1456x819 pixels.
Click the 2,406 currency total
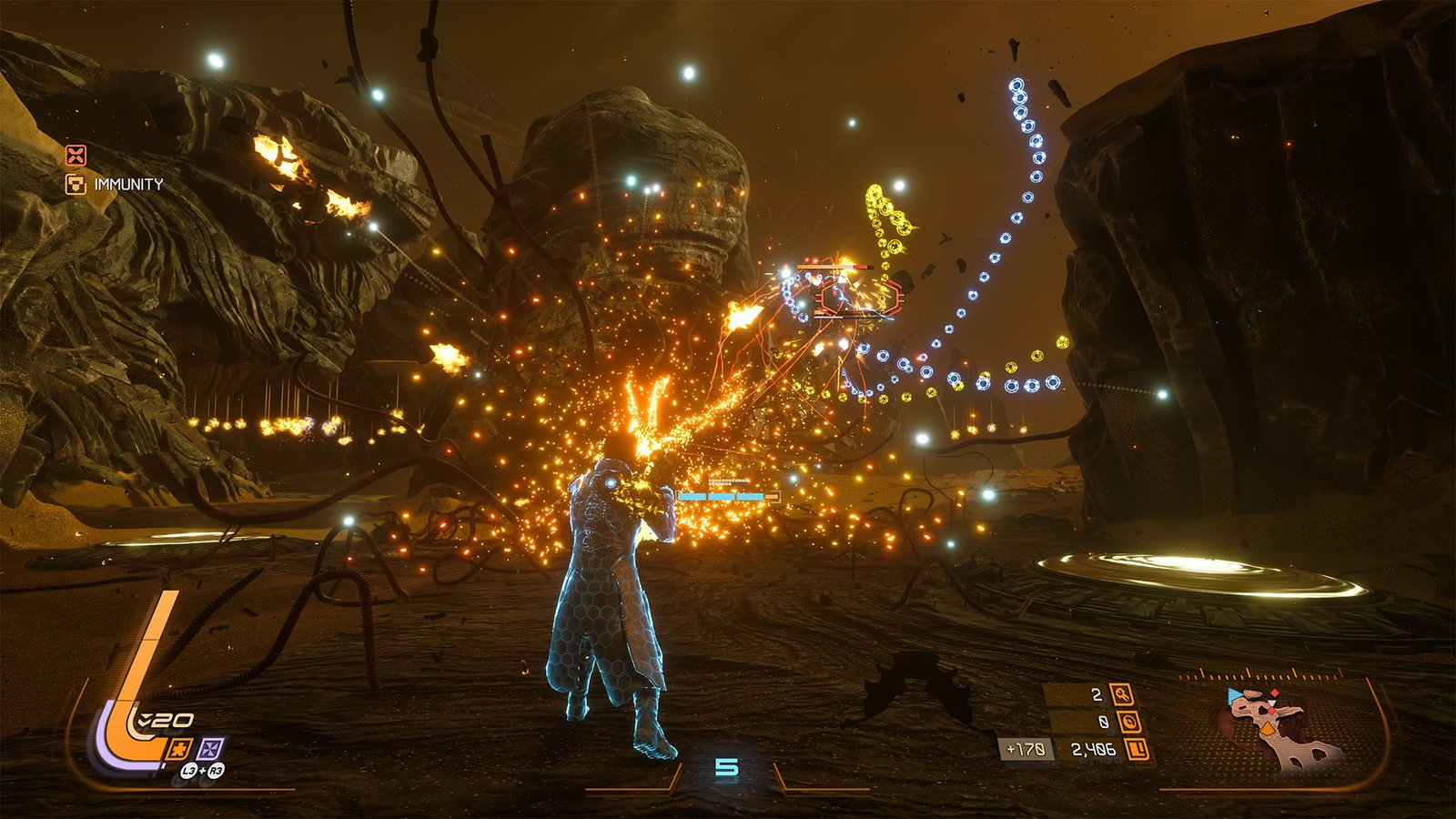tap(1093, 748)
